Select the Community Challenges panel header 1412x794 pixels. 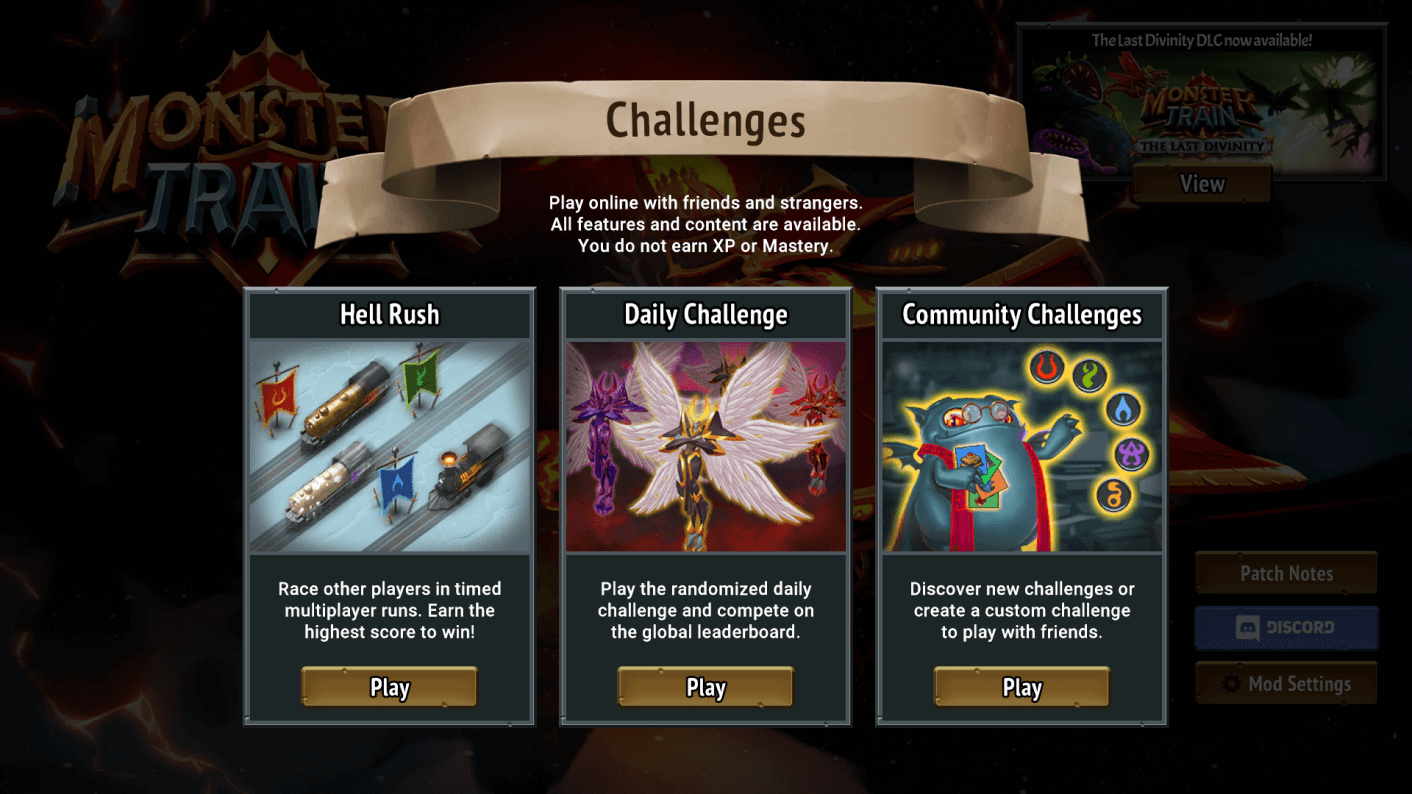1021,314
